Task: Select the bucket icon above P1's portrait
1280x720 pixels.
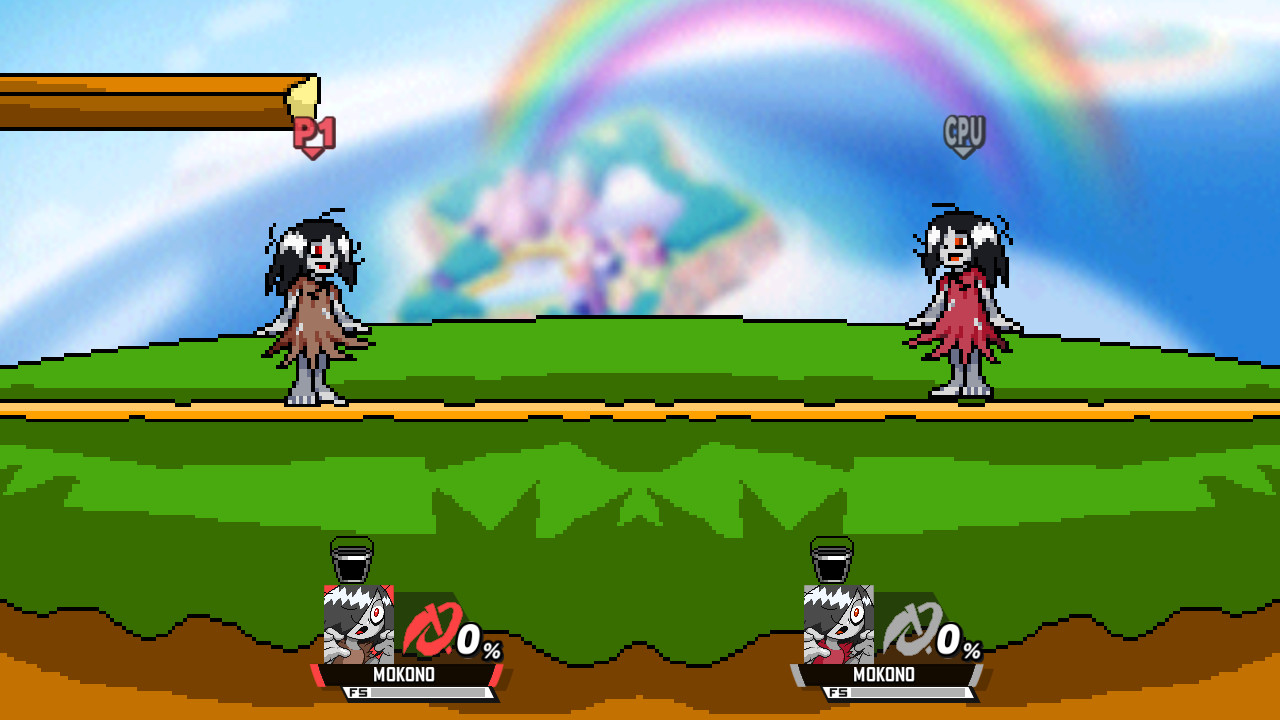Action: coord(351,561)
